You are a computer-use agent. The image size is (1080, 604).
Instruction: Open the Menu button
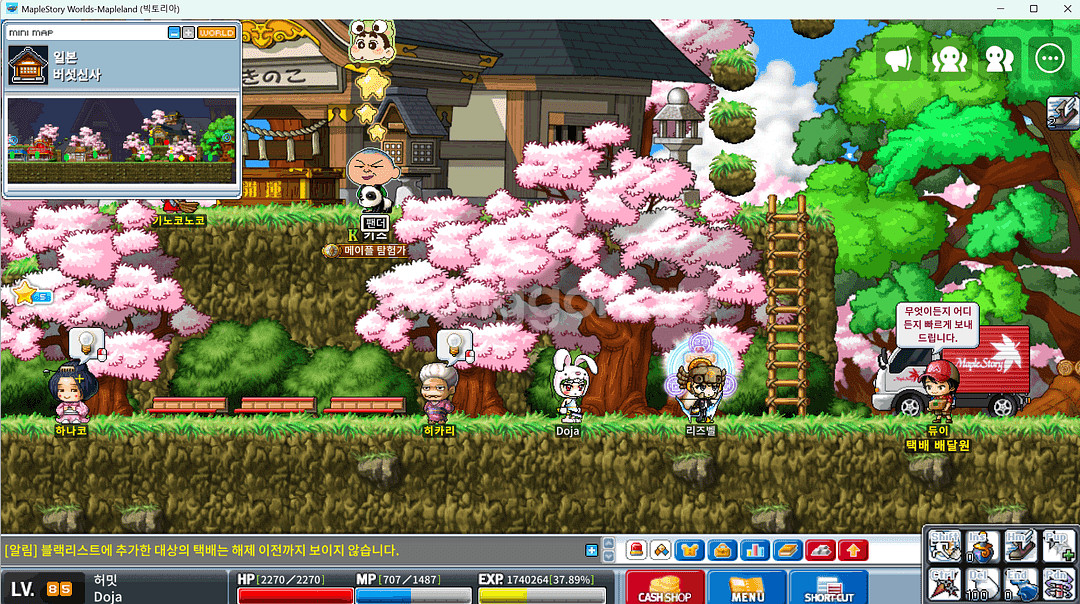(x=747, y=587)
